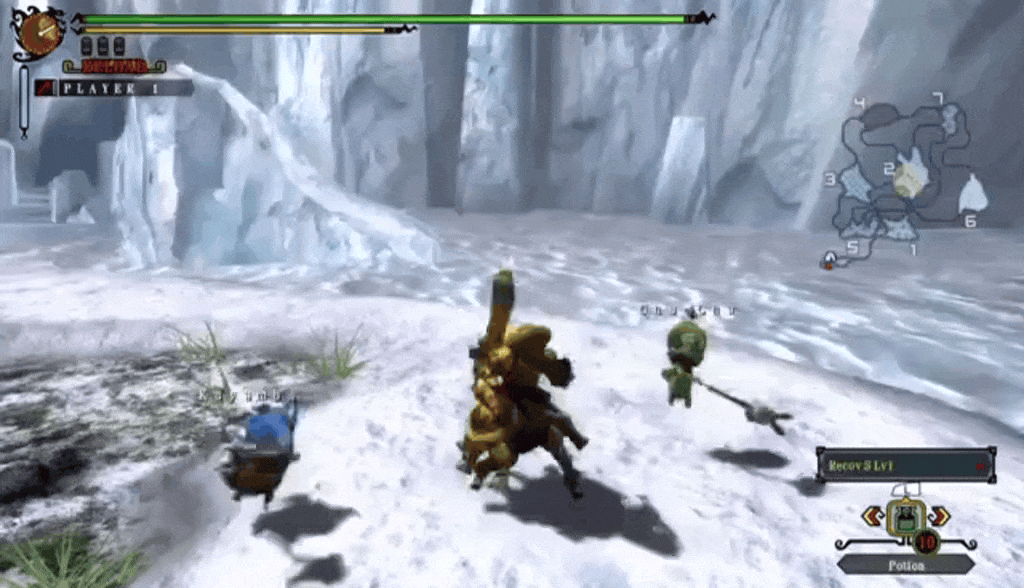1024x588 pixels.
Task: Click area 7 on the minimap
Action: 937,98
